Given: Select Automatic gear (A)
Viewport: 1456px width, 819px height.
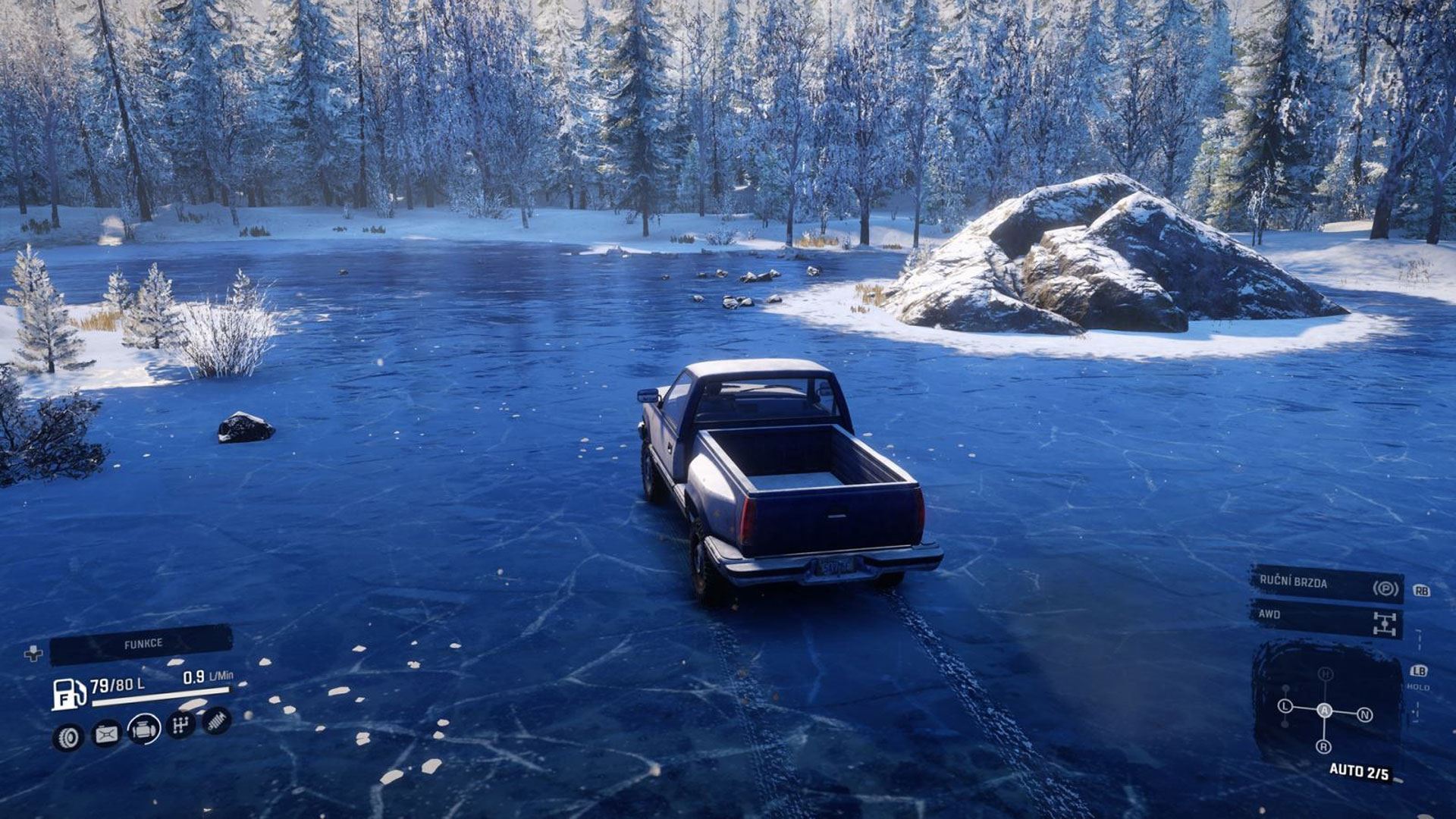Looking at the screenshot, I should tap(1324, 711).
